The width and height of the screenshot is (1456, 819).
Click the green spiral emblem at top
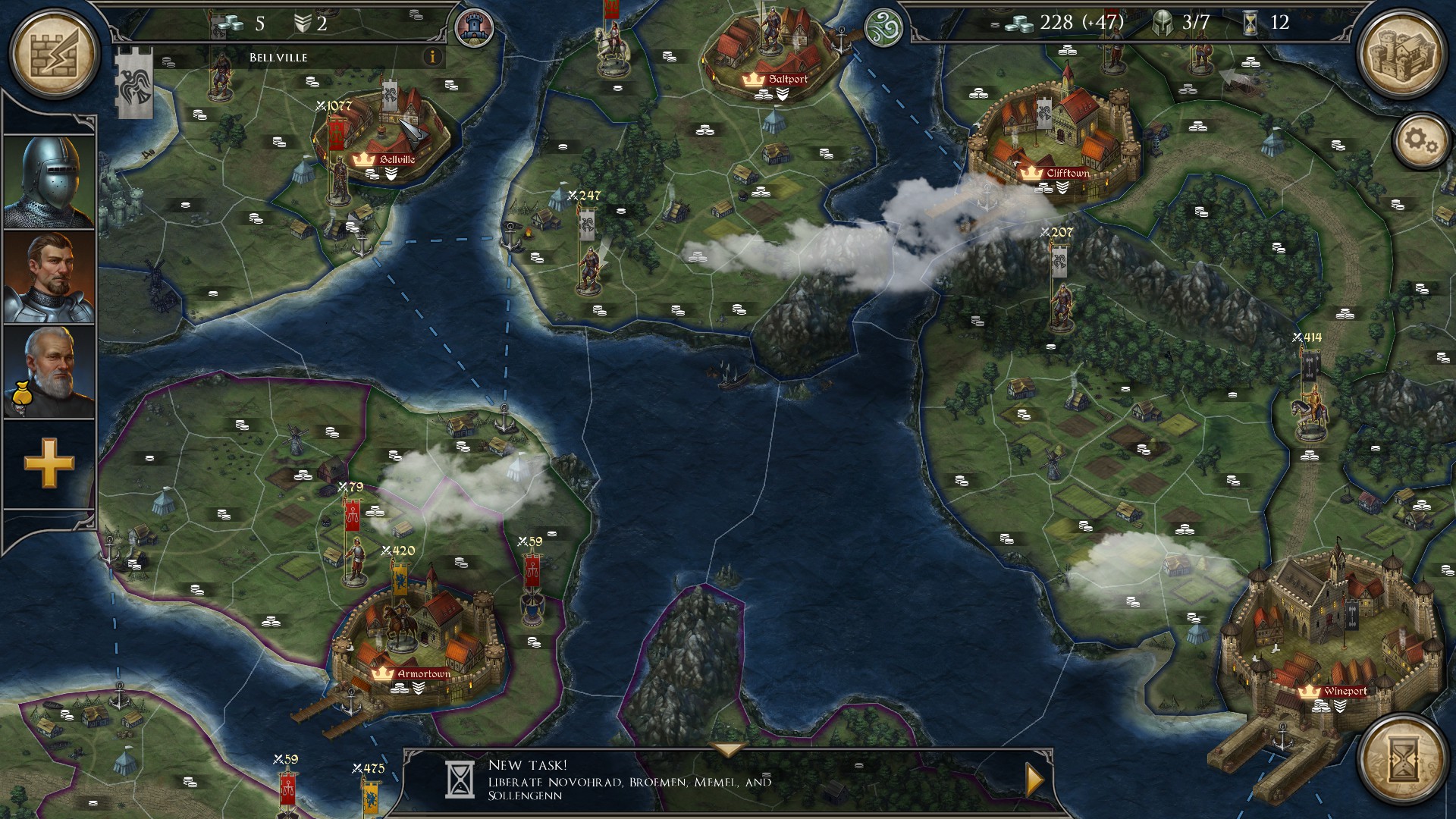tap(883, 27)
